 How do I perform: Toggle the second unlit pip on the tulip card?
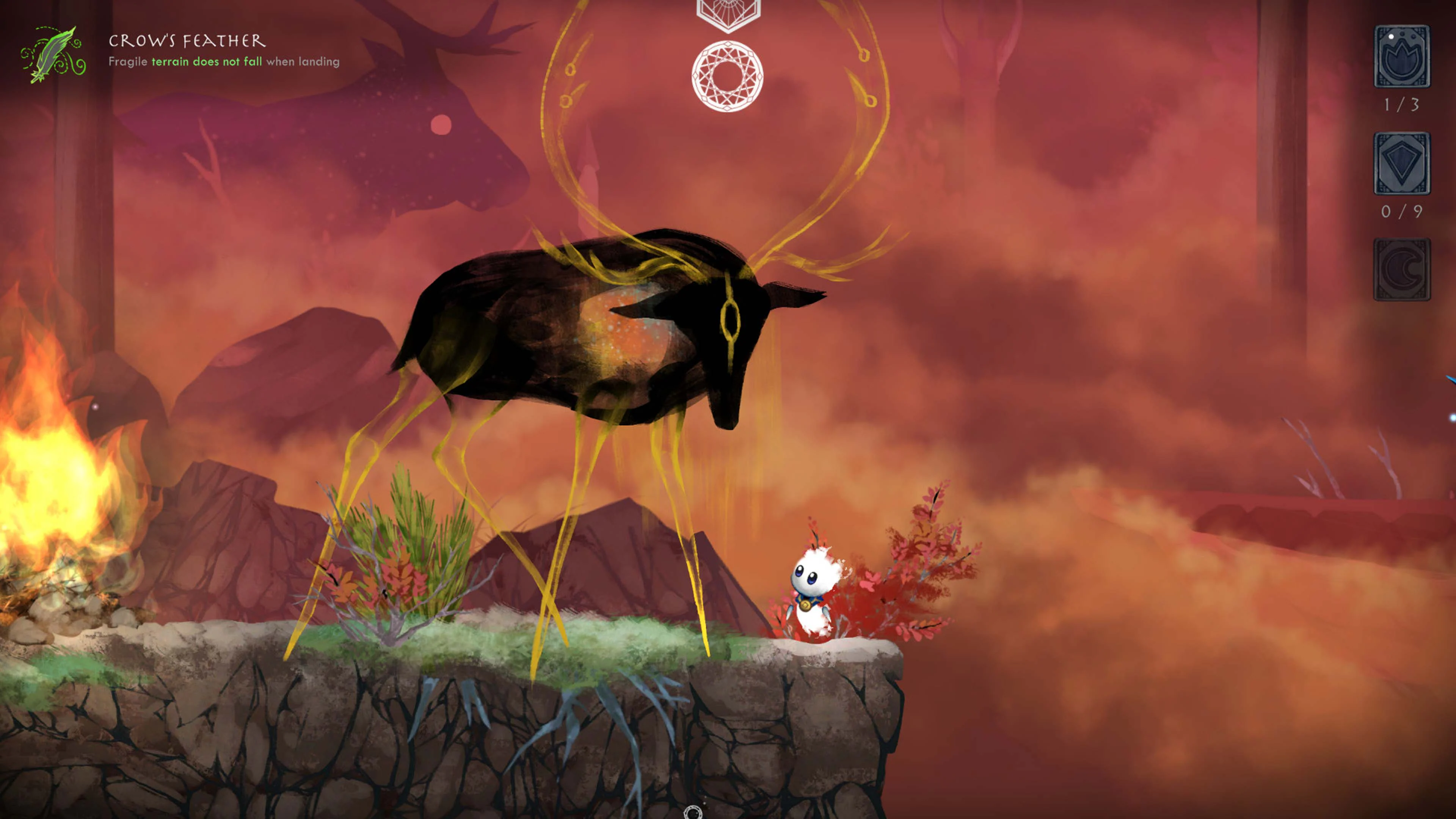click(1402, 34)
